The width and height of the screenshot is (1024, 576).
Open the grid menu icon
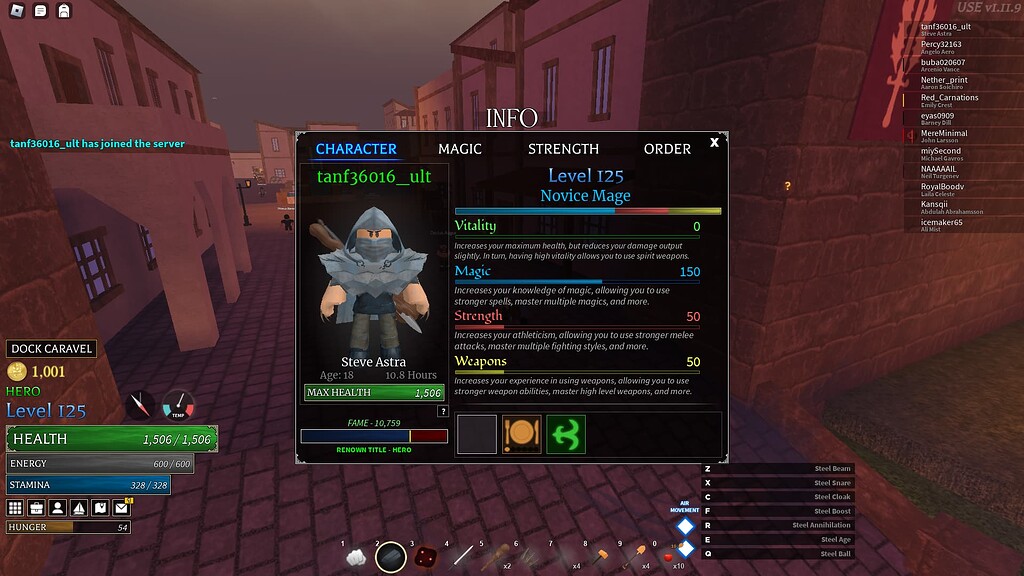[x=15, y=508]
